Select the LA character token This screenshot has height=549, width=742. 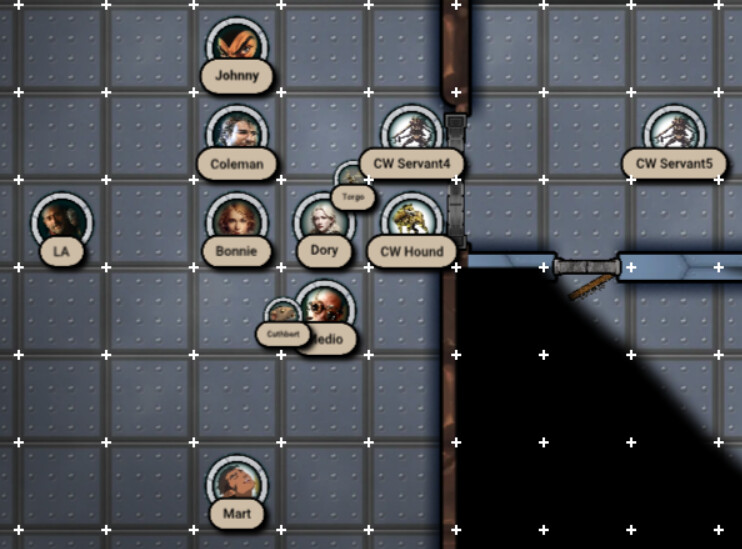click(62, 222)
